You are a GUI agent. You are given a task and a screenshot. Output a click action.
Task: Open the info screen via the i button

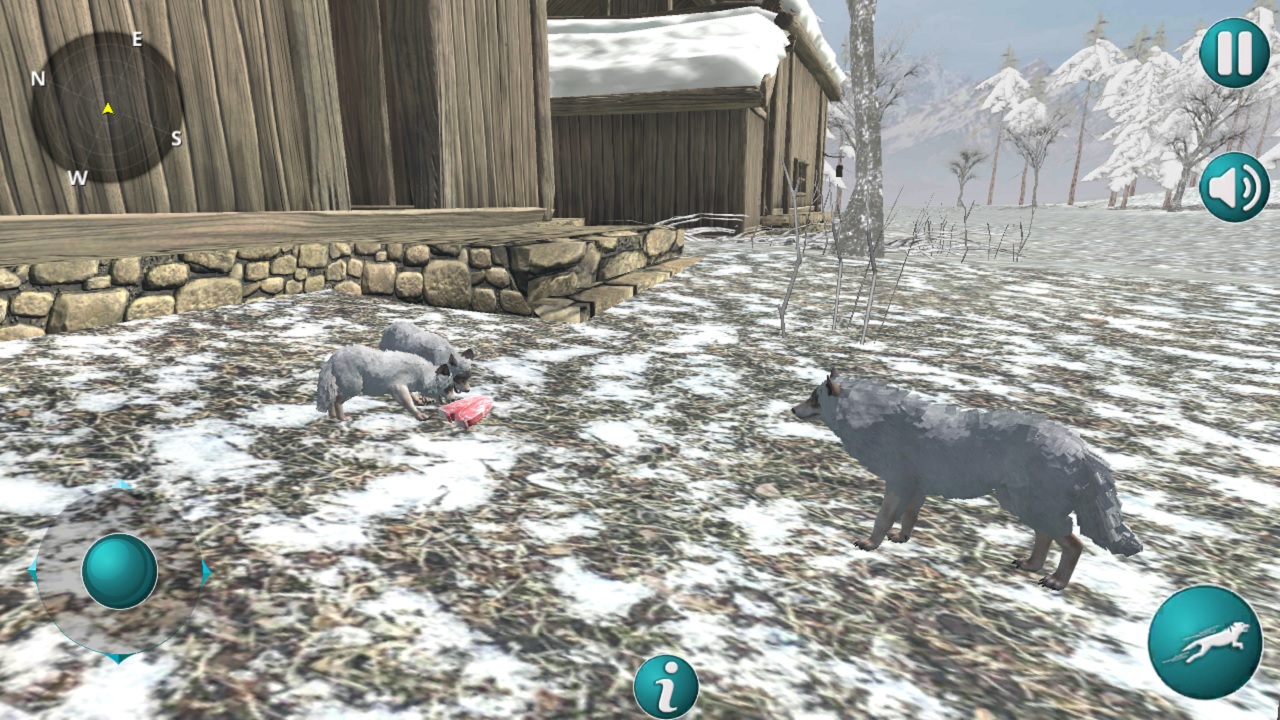click(x=666, y=687)
